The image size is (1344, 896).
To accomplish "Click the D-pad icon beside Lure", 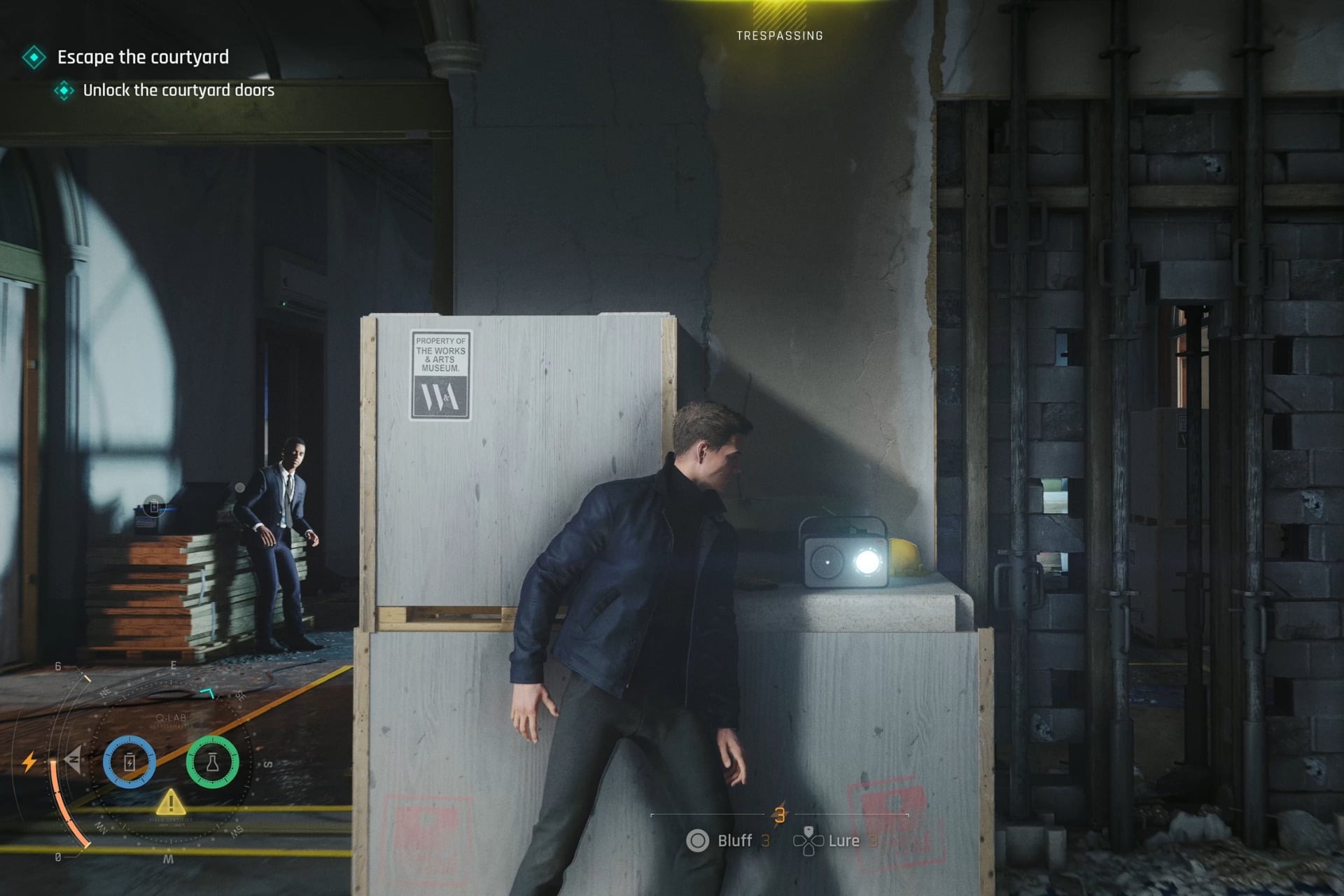I will (x=808, y=842).
